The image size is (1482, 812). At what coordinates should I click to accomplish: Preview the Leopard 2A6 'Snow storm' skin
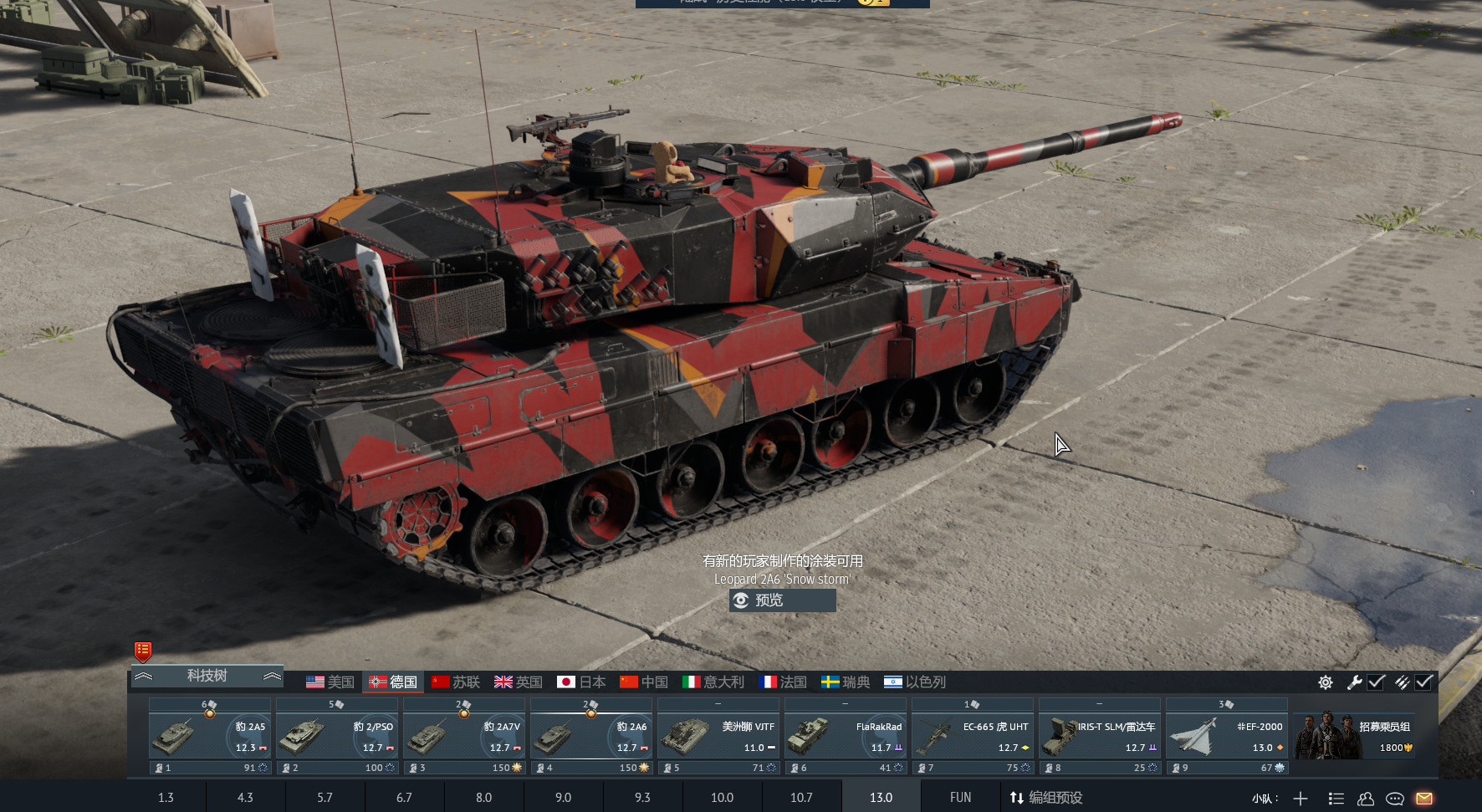pos(782,600)
